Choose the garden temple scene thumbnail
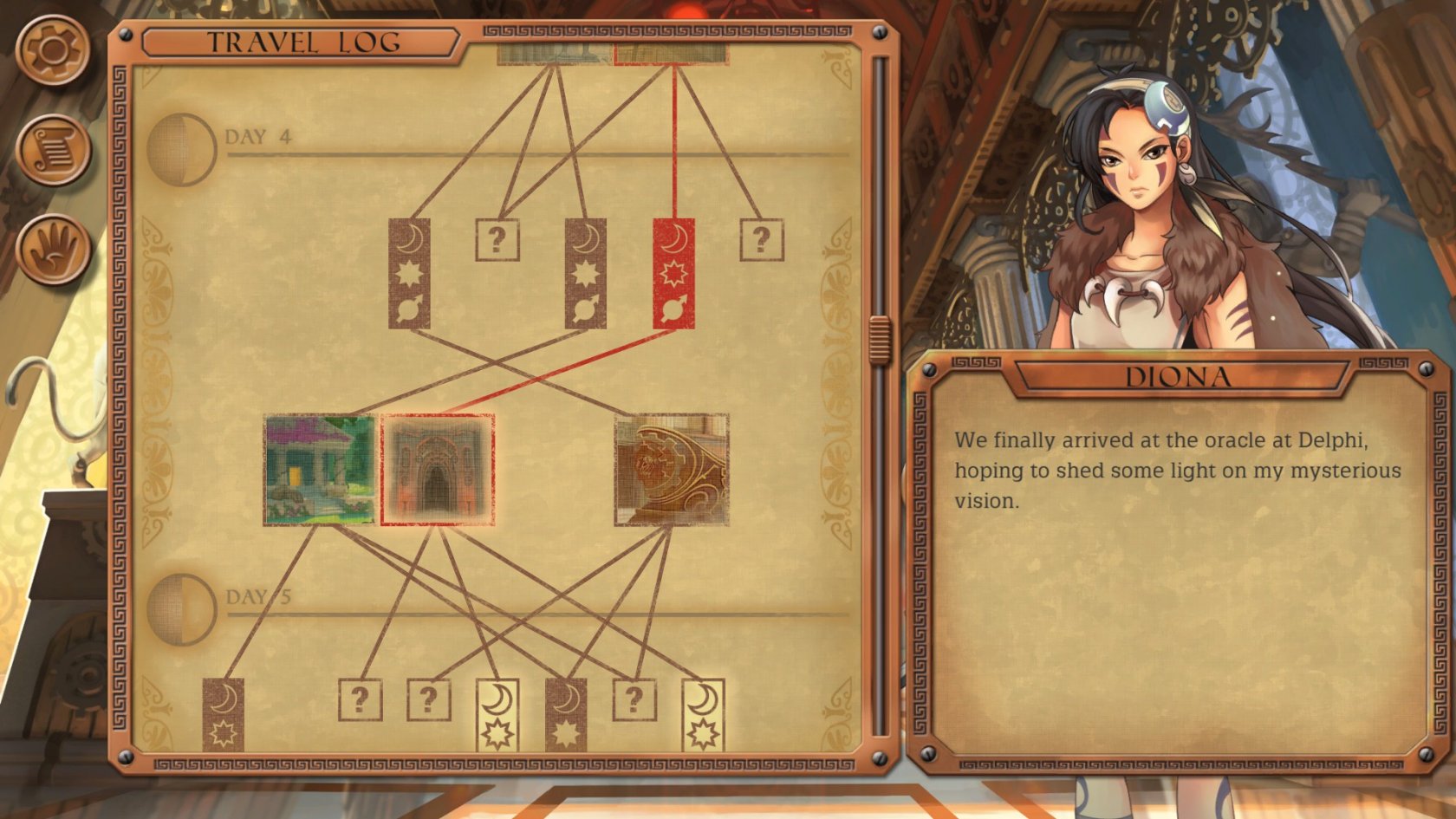This screenshot has height=819, width=1456. pyautogui.click(x=320, y=470)
